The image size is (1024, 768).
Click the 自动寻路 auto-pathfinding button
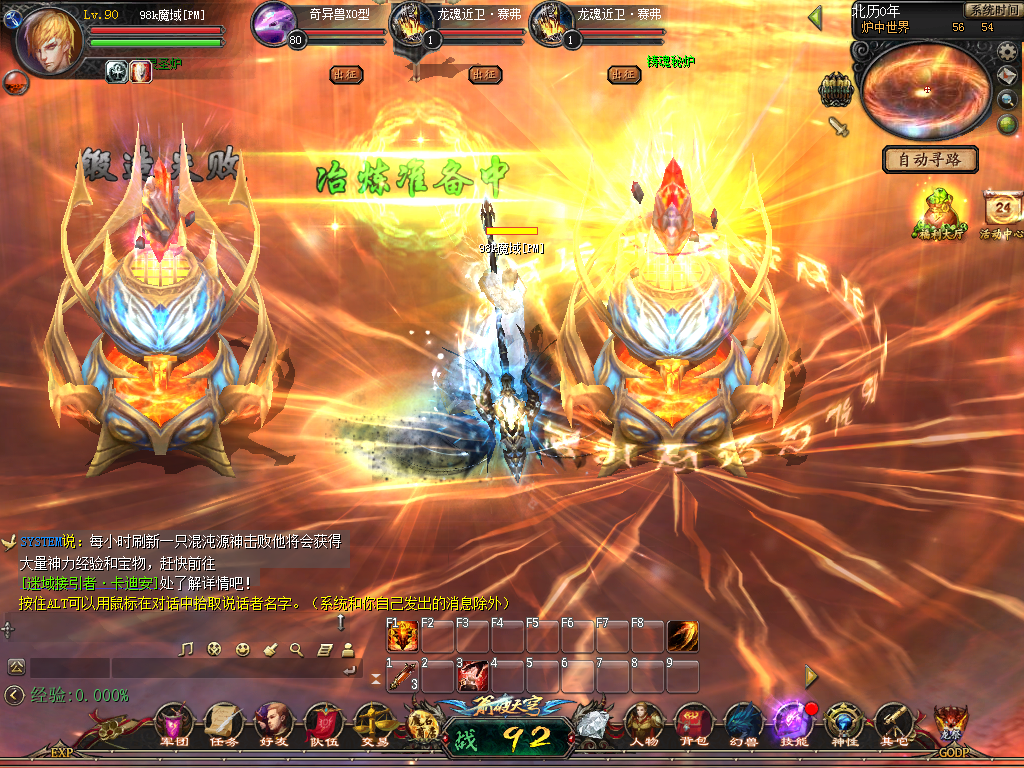(x=930, y=159)
